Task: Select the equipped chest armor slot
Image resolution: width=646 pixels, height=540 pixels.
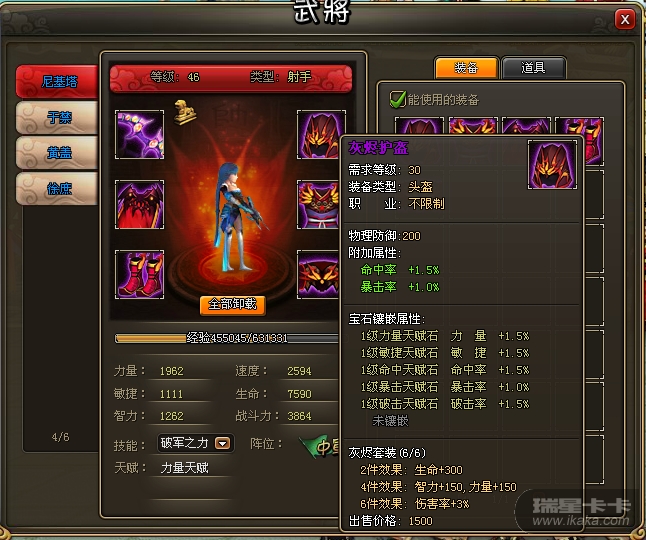Action: point(321,204)
